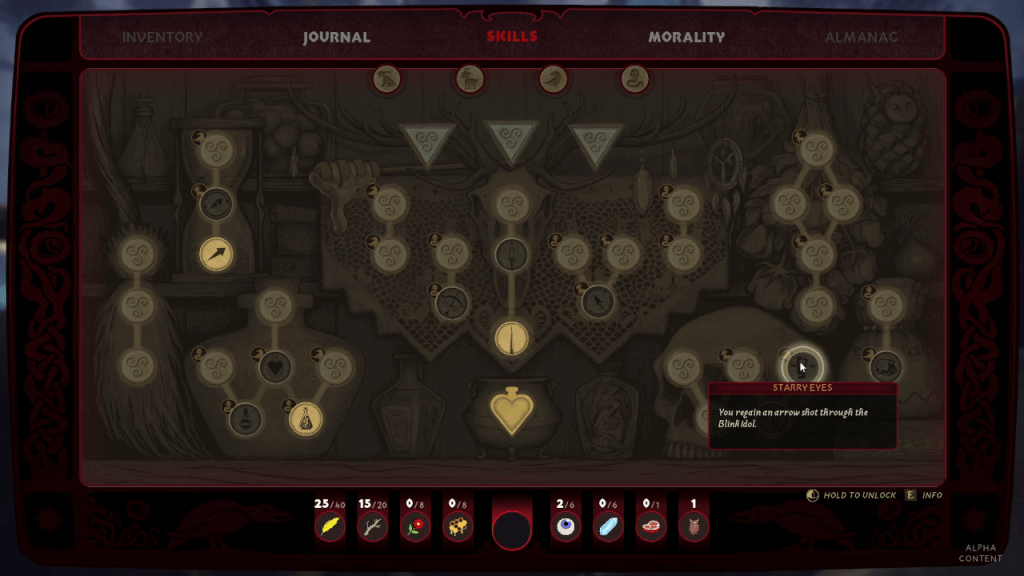
Task: Go to the Morality tab
Action: 686,38
